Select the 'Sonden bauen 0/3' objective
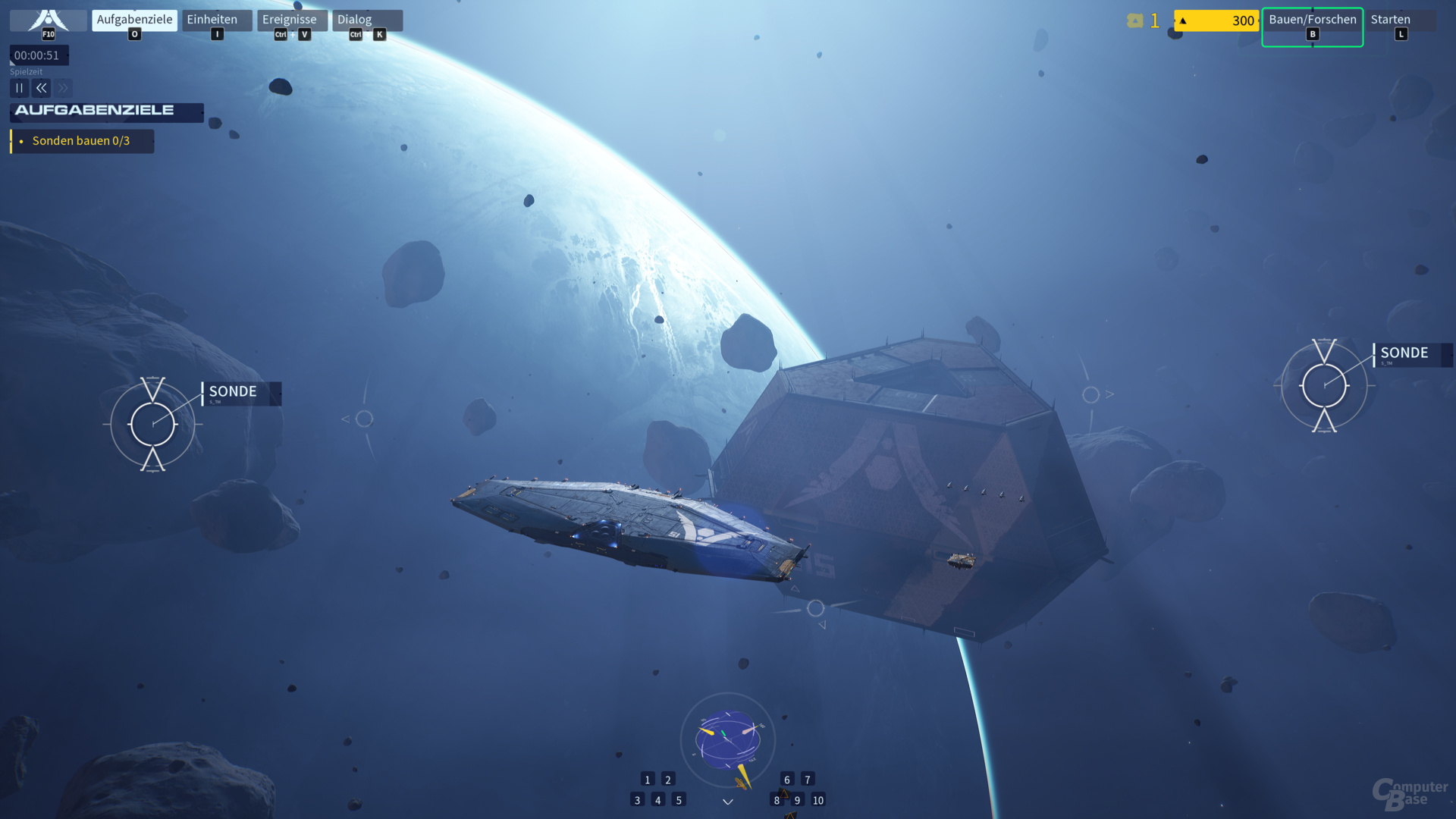The height and width of the screenshot is (819, 1456). tap(81, 141)
